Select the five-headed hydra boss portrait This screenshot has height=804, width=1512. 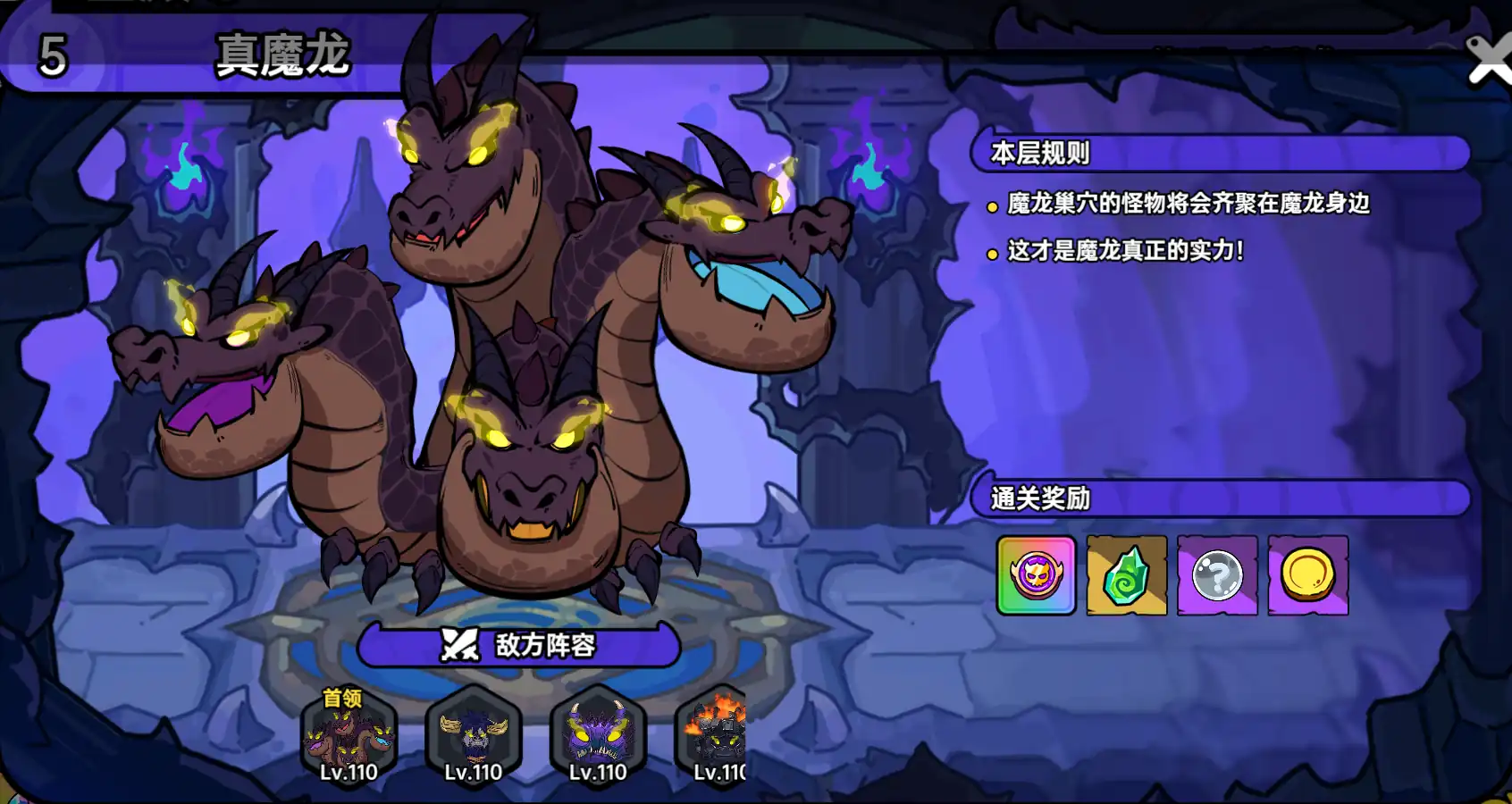coord(349,738)
